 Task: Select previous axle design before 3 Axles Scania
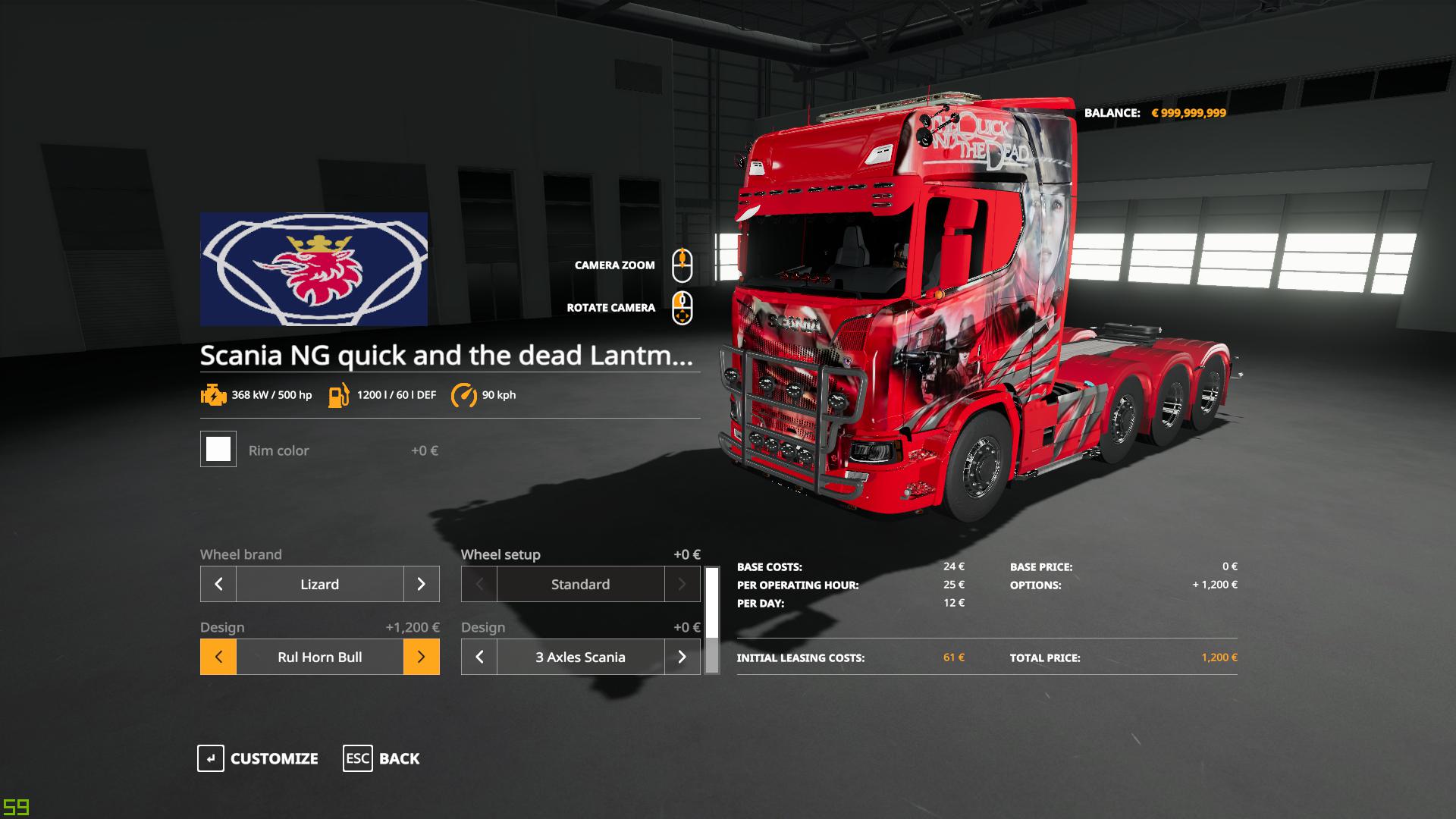click(x=479, y=657)
